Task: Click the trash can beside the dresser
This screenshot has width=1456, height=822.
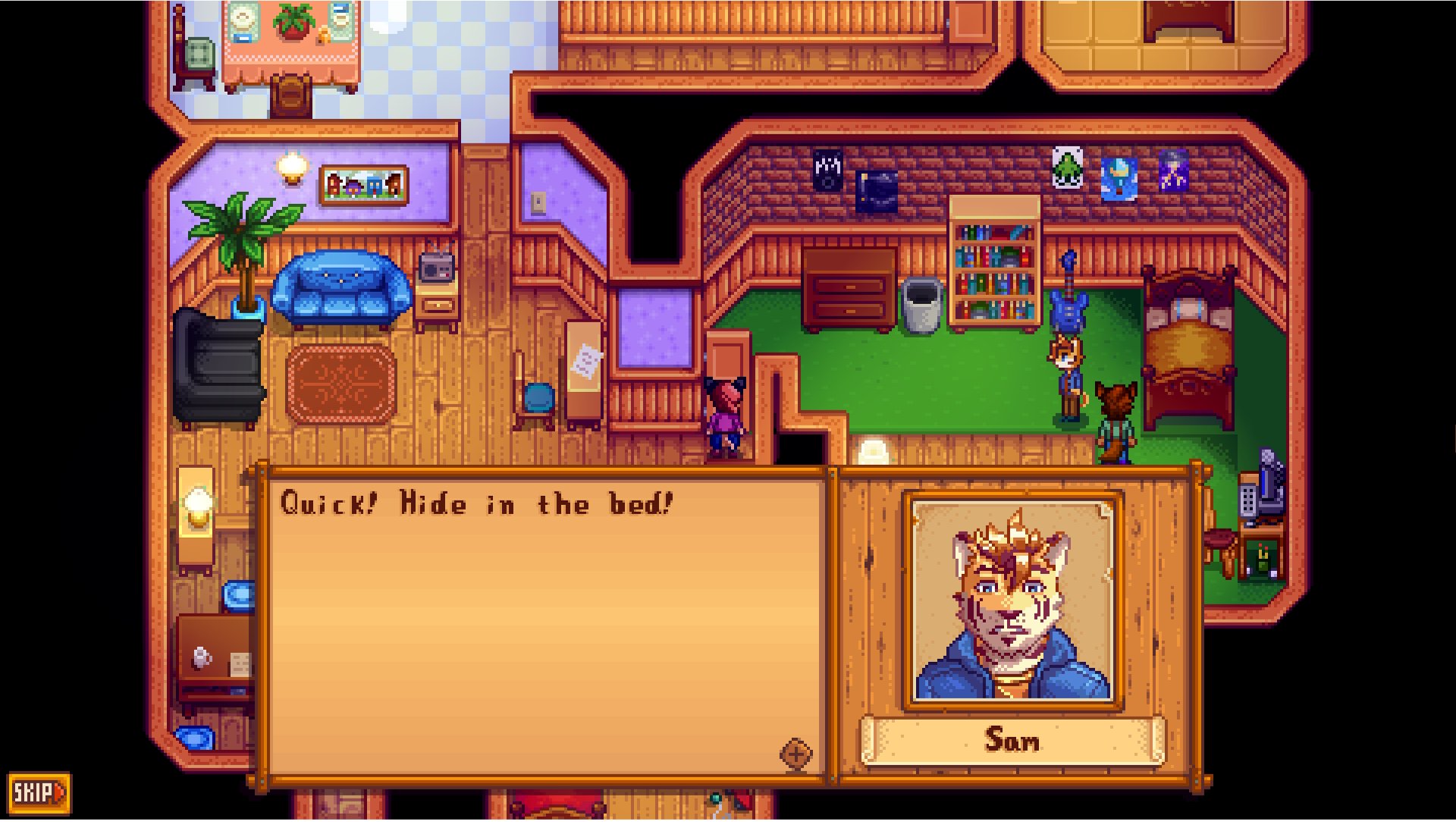Action: point(924,307)
